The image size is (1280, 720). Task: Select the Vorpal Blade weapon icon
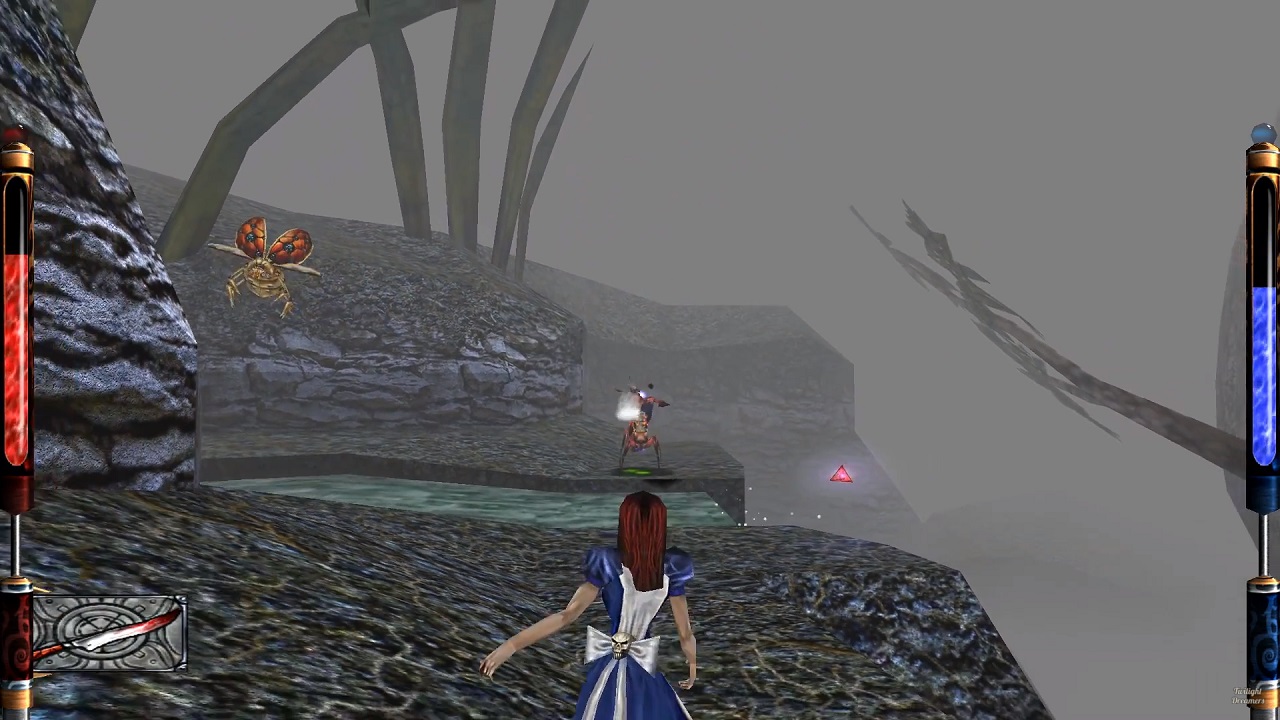(109, 632)
